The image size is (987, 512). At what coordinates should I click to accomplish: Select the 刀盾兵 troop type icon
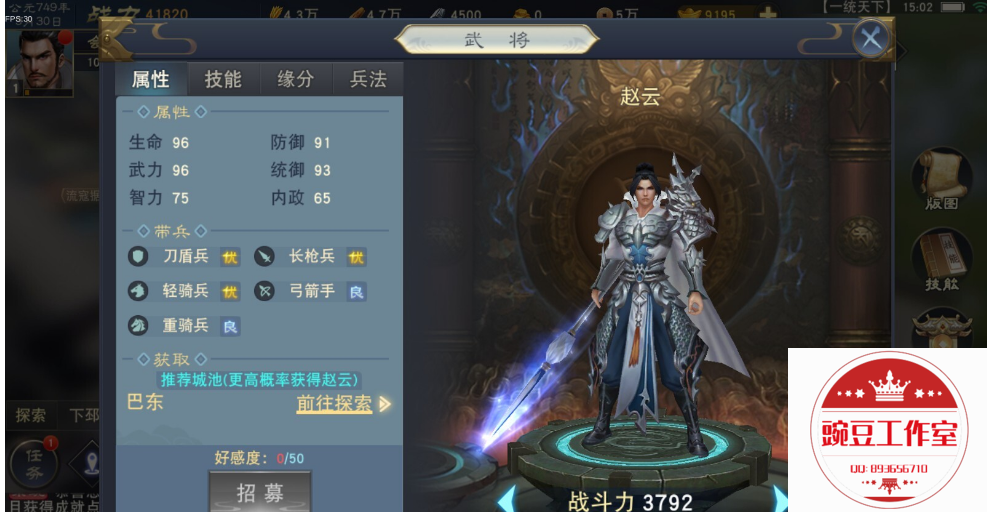(139, 257)
